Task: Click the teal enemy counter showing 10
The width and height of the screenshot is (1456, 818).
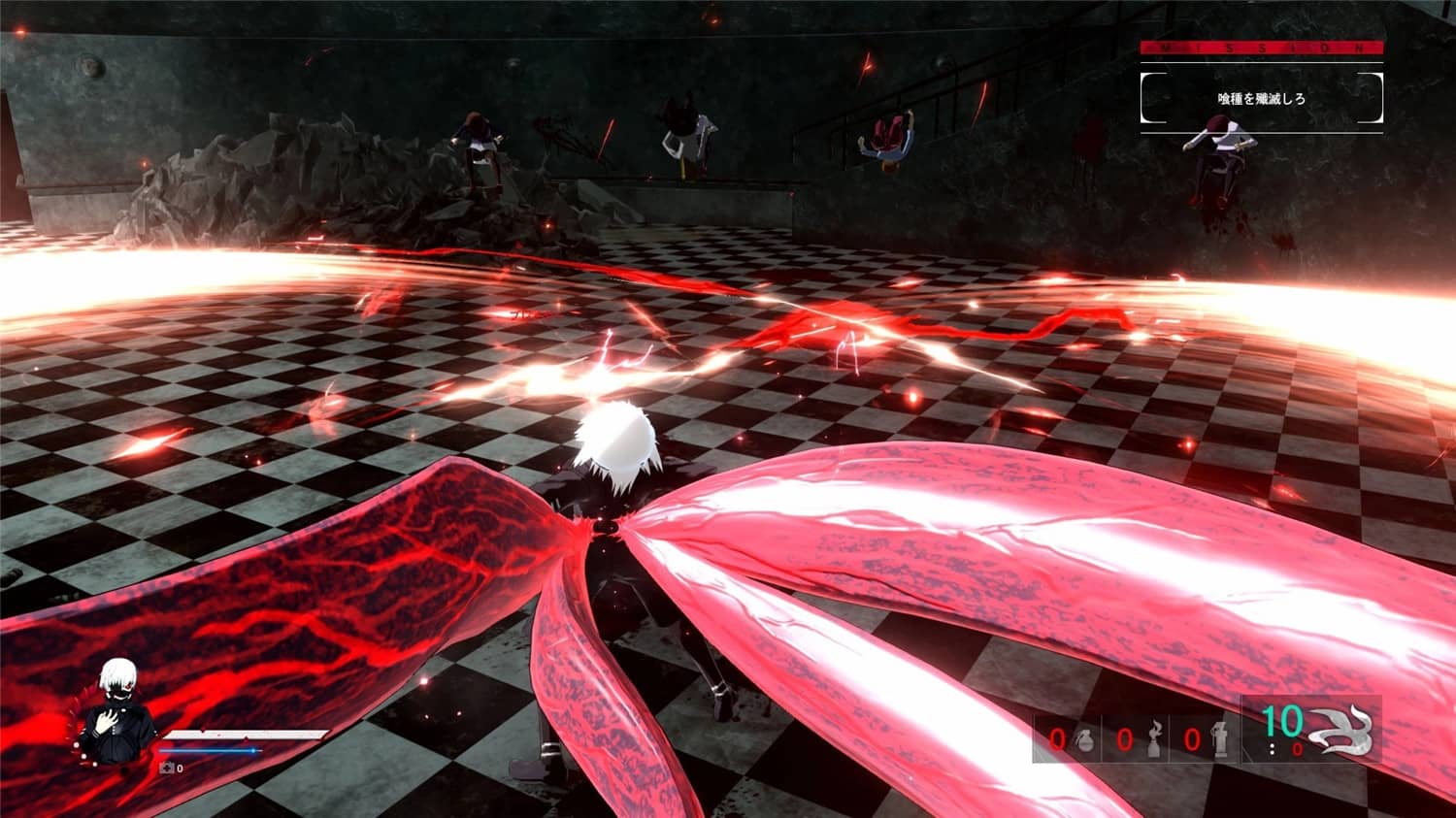Action: 1284,724
